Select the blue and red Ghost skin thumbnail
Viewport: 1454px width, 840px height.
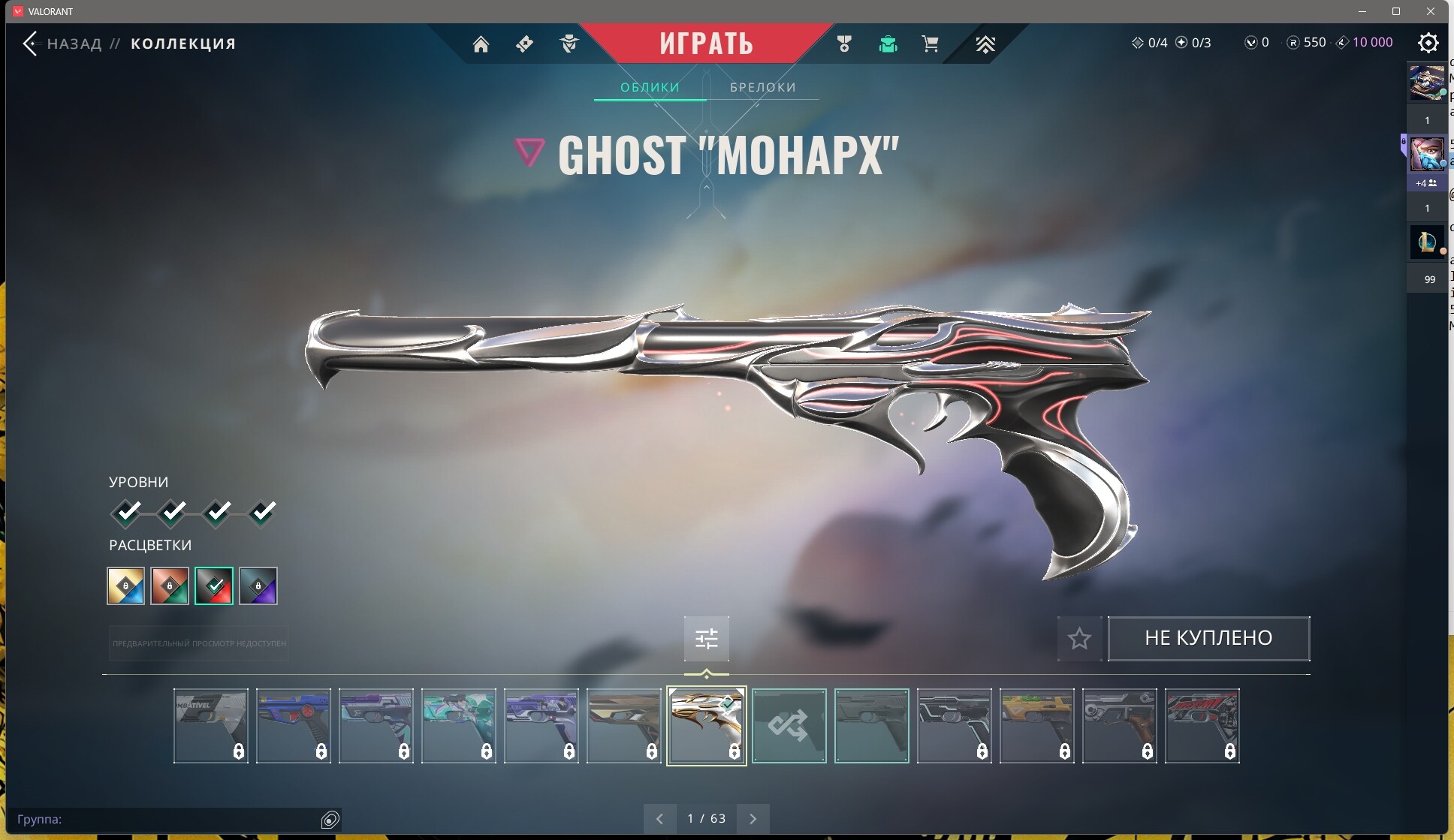click(x=293, y=726)
